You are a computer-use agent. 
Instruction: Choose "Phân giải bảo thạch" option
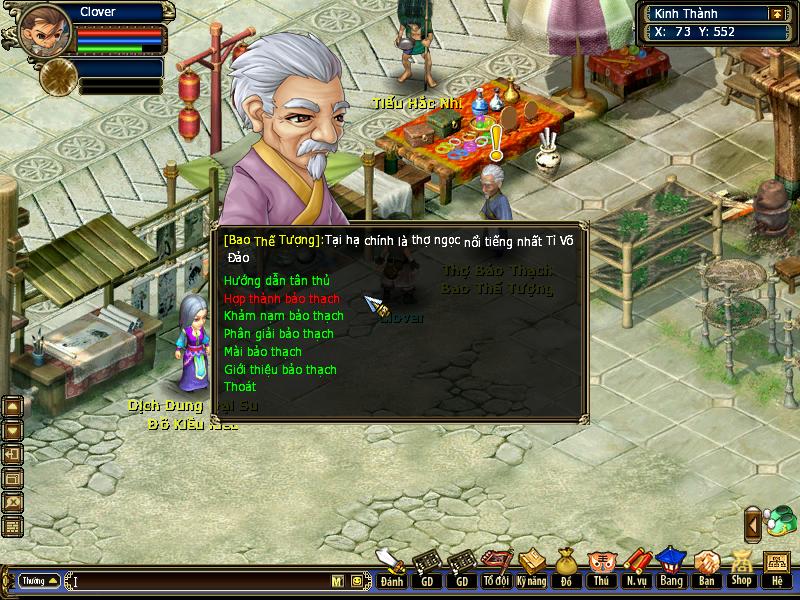point(278,334)
